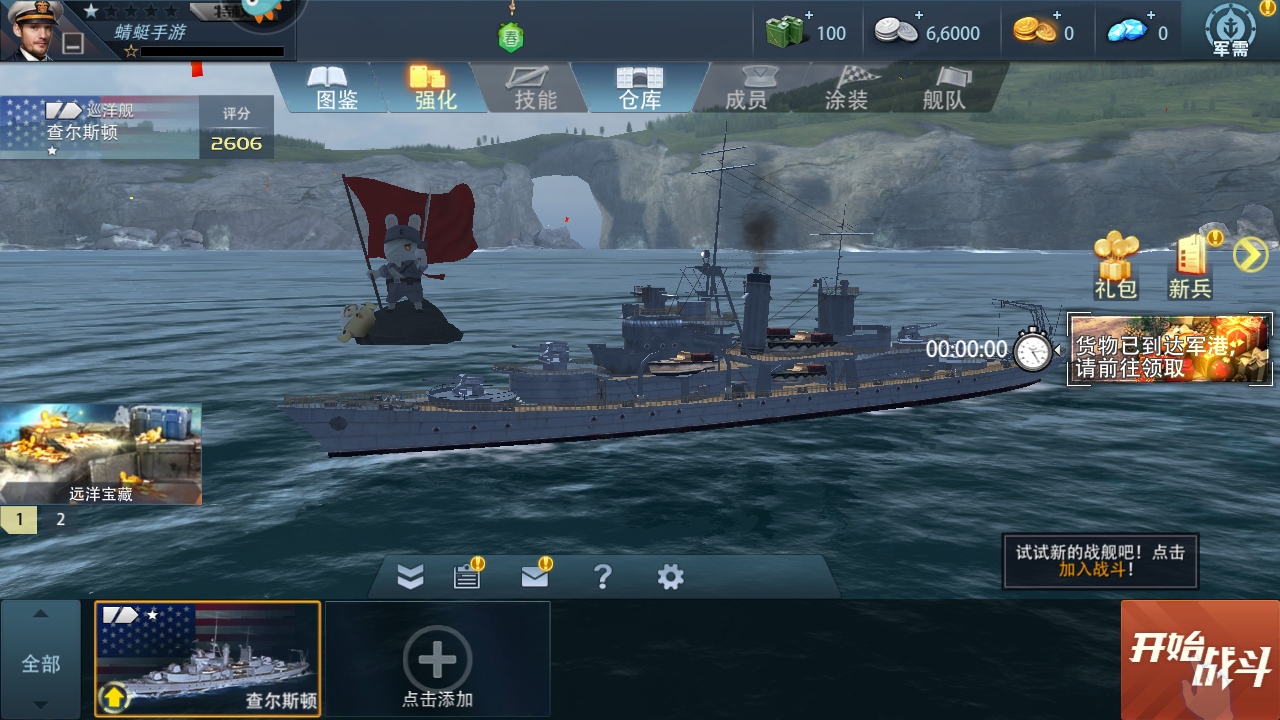Select the 成员 crew tab
1280x720 pixels.
click(745, 87)
